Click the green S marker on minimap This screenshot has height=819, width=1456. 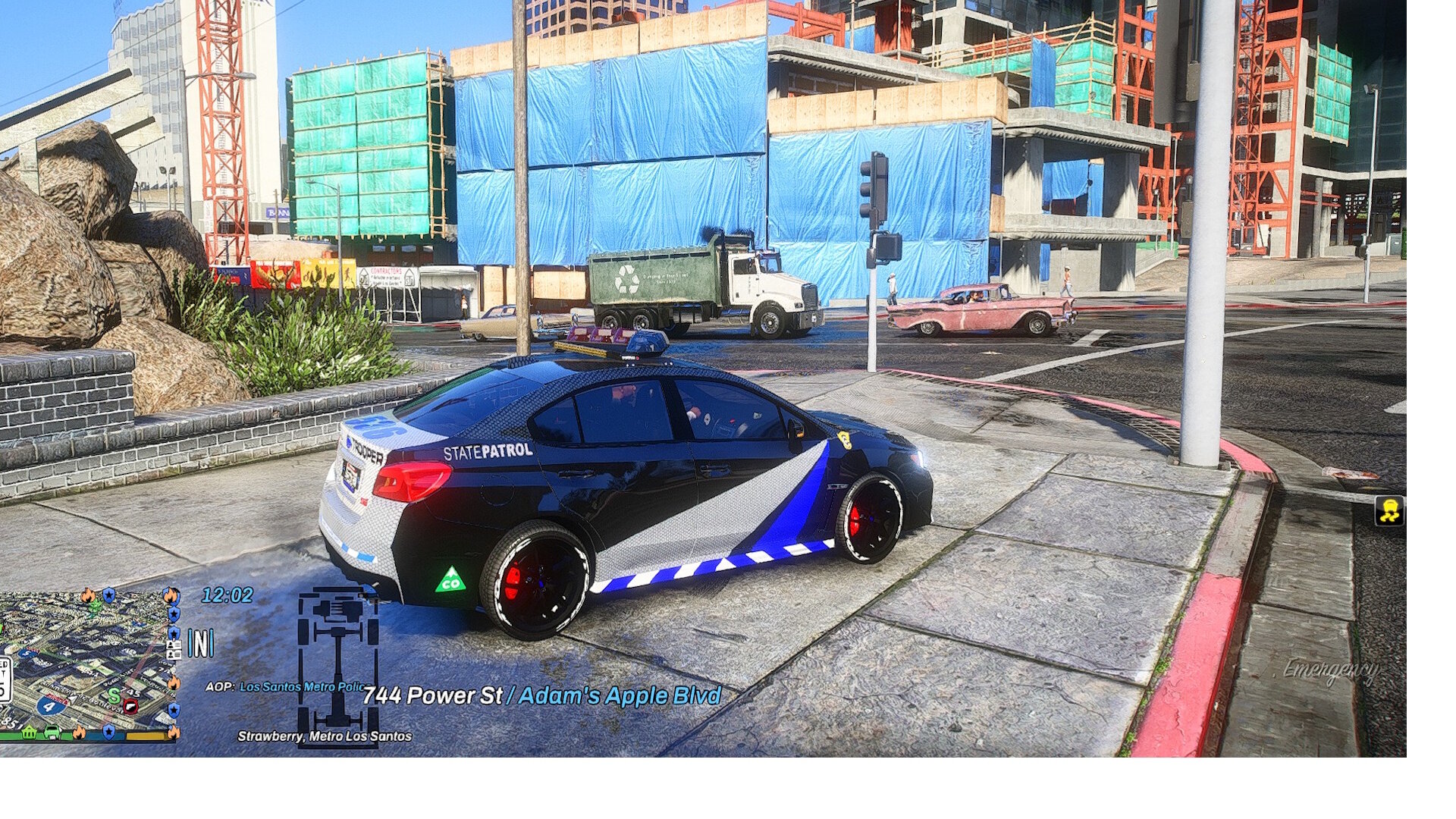tap(114, 695)
